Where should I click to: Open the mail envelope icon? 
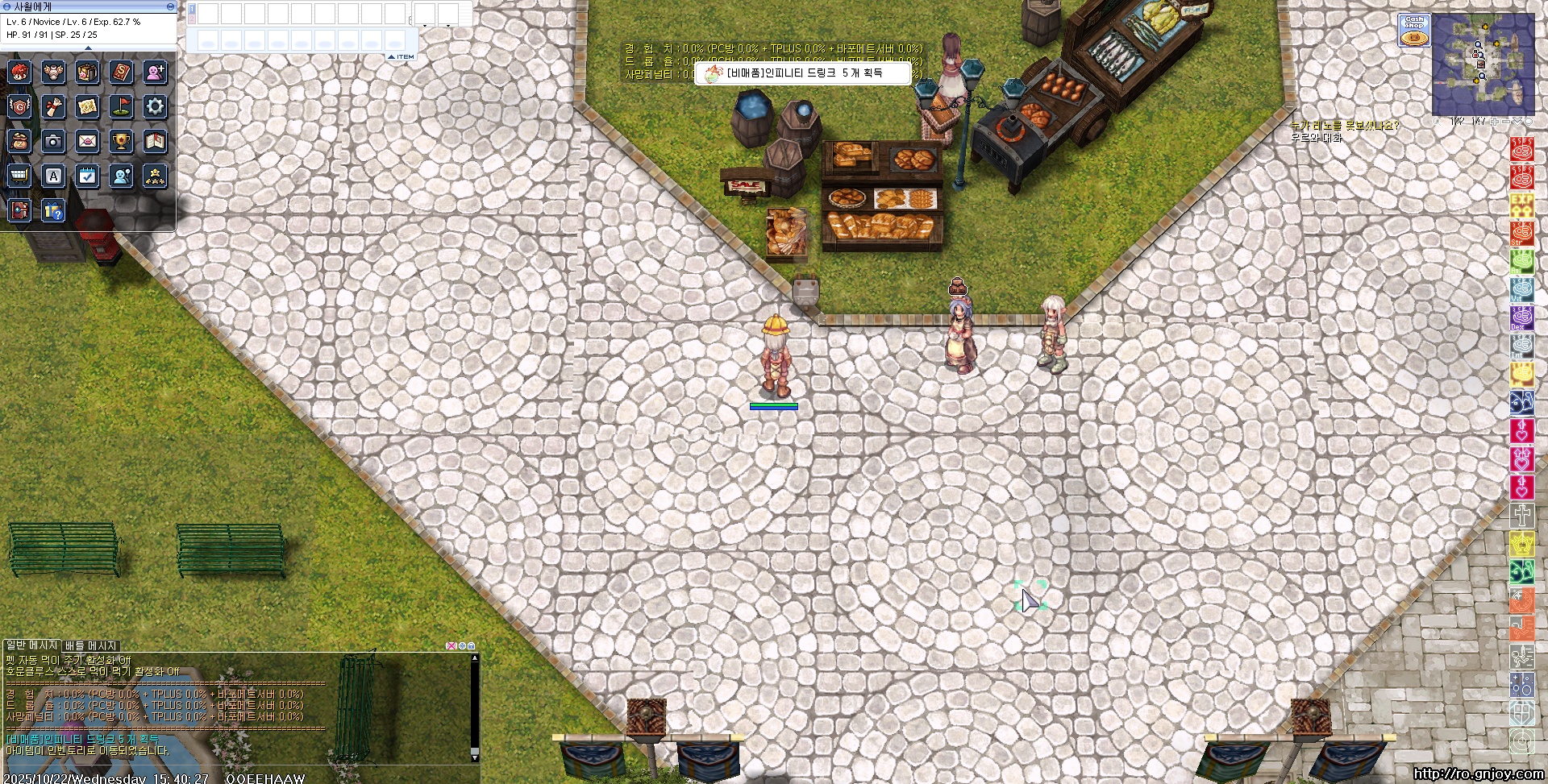87,142
